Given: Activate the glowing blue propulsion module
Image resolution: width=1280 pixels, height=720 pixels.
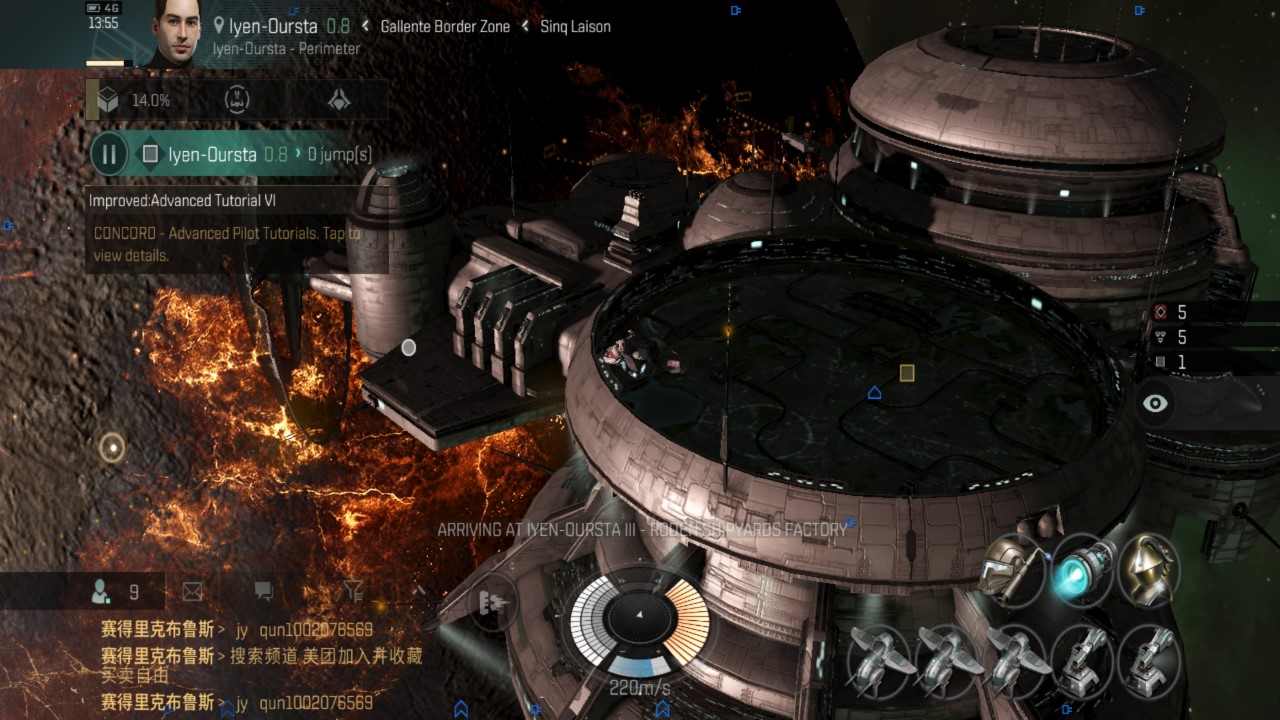Looking at the screenshot, I should [x=1082, y=569].
